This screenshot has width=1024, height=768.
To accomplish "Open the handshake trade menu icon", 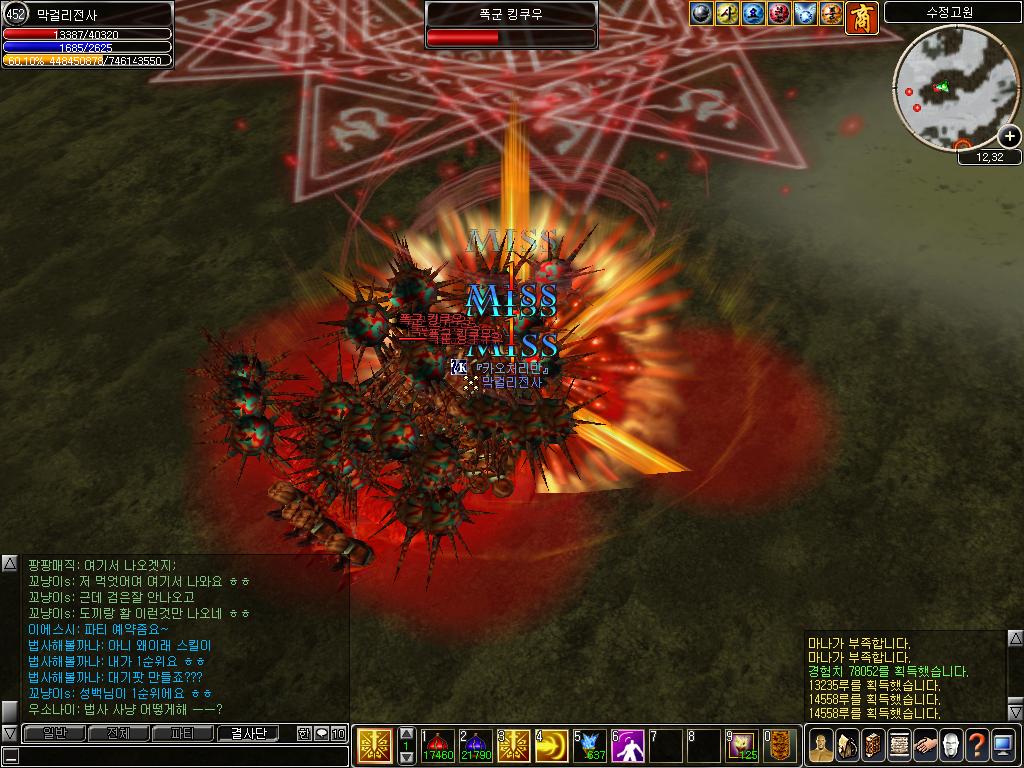I will click(925, 745).
